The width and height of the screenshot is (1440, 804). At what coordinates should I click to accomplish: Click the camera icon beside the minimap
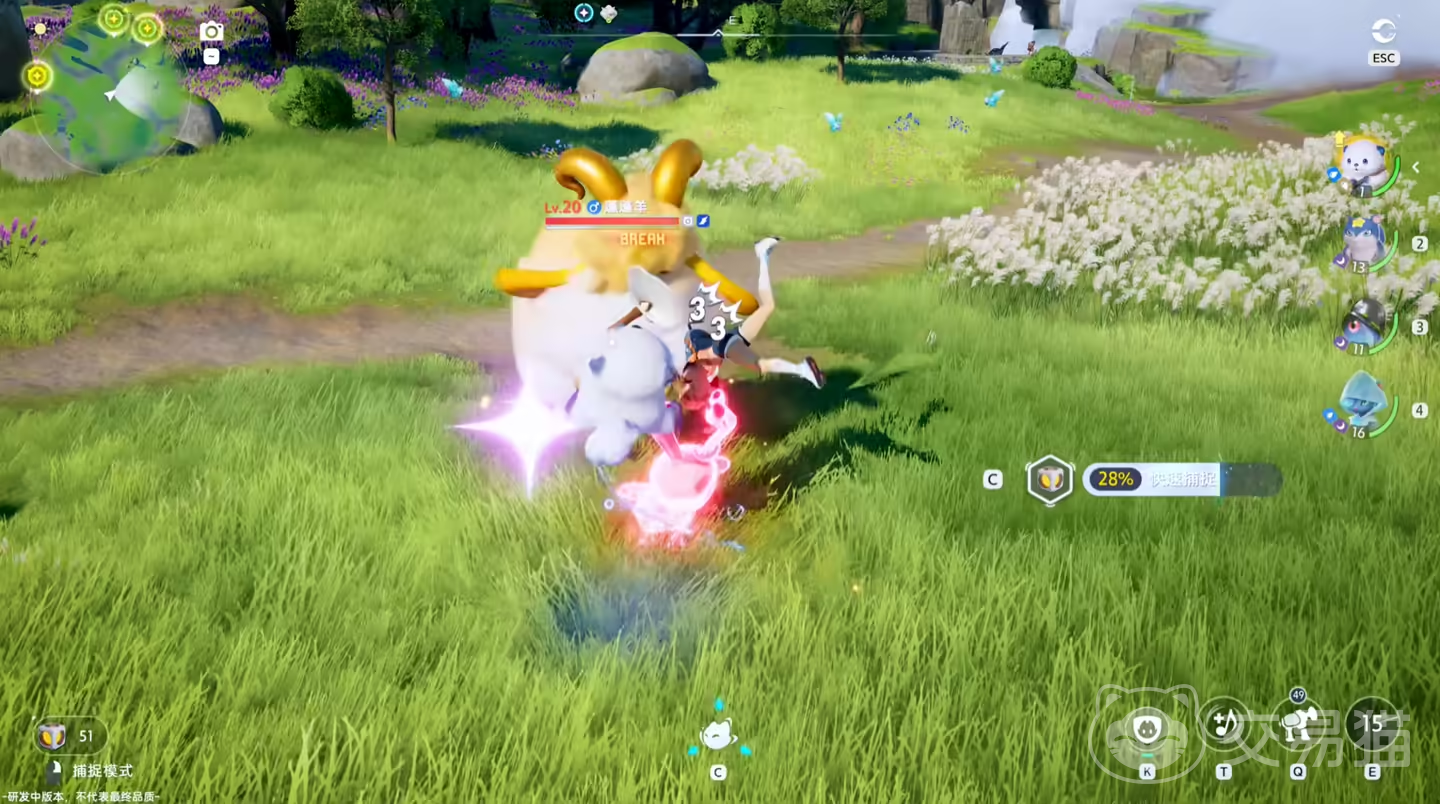click(x=211, y=31)
